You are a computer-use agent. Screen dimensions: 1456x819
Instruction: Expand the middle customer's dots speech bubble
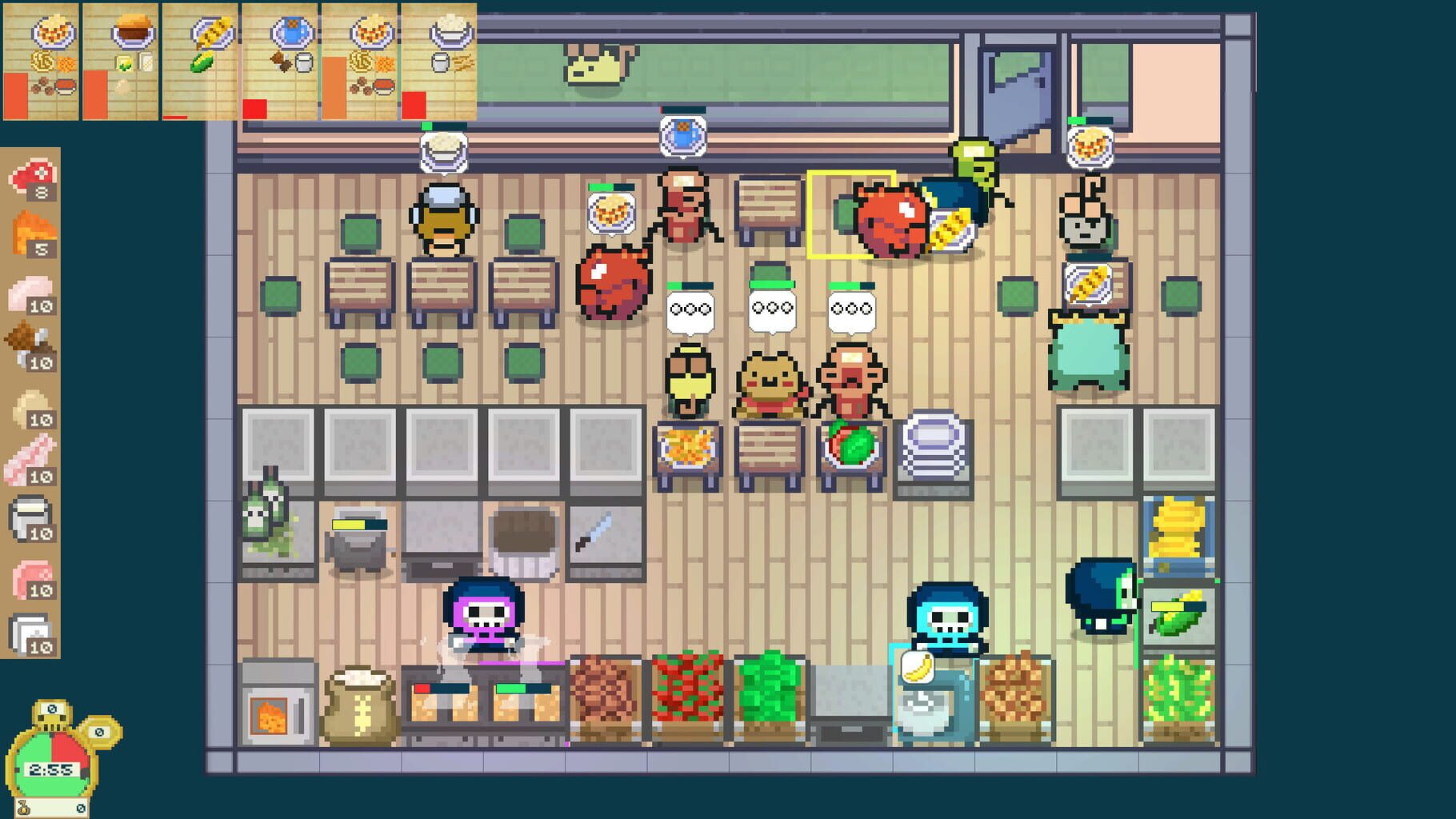(770, 308)
